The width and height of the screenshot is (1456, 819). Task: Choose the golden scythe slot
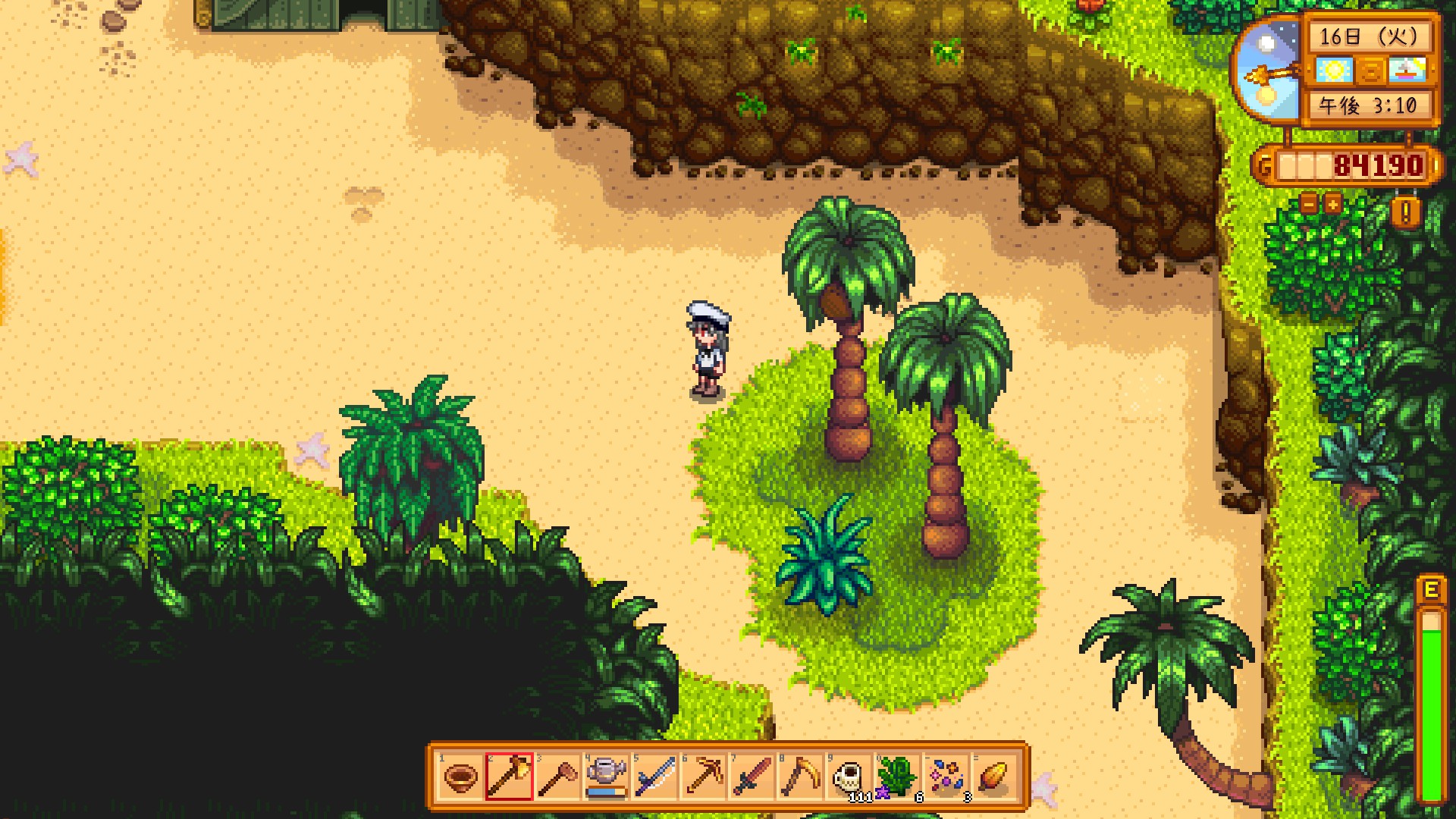(800, 777)
